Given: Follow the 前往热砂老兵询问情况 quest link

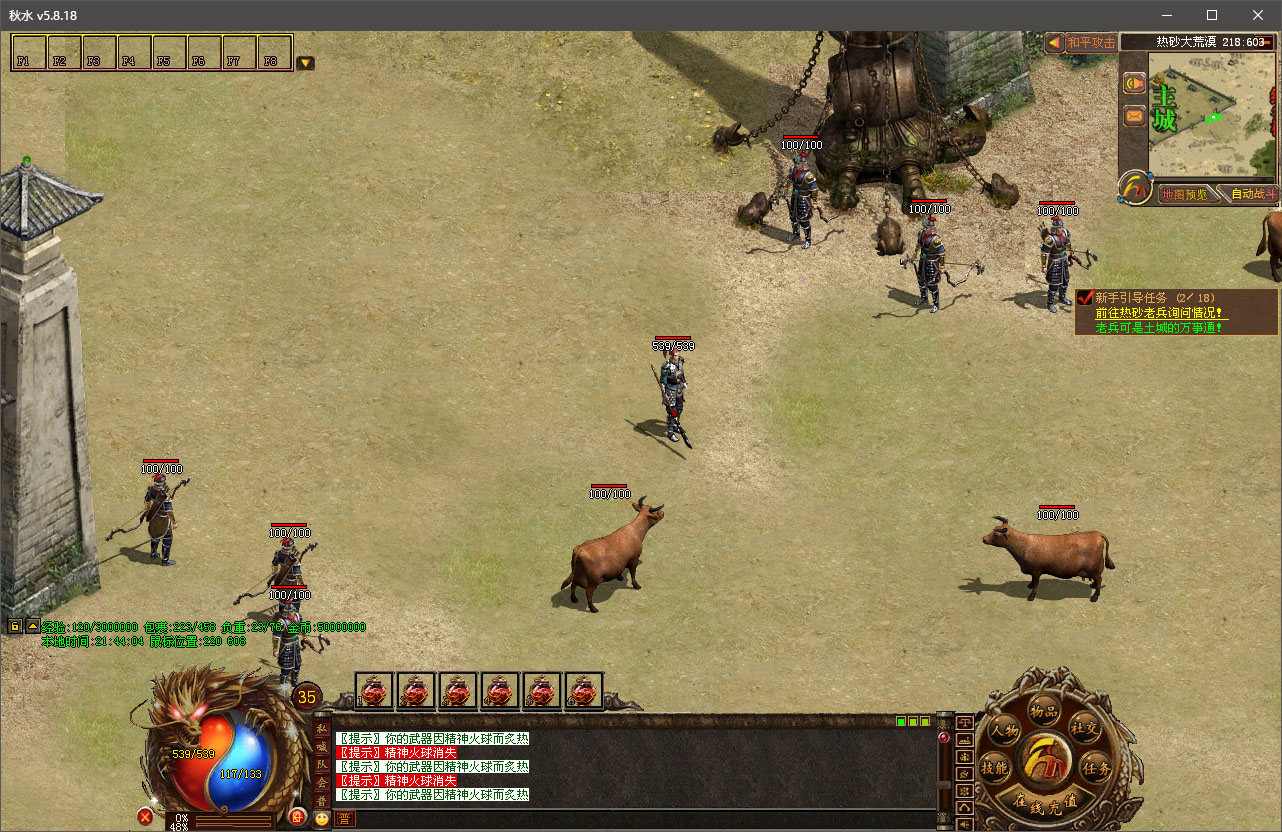Looking at the screenshot, I should pos(1160,312).
